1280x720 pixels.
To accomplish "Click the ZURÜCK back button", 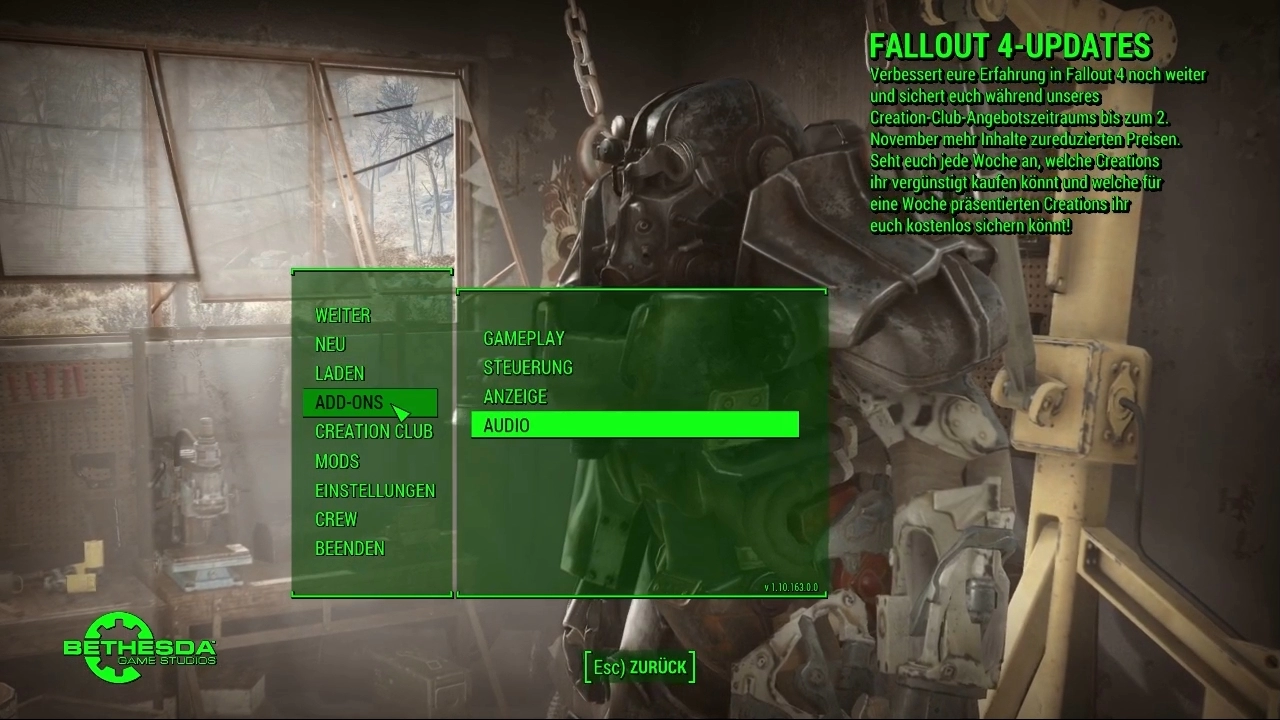I will click(639, 667).
